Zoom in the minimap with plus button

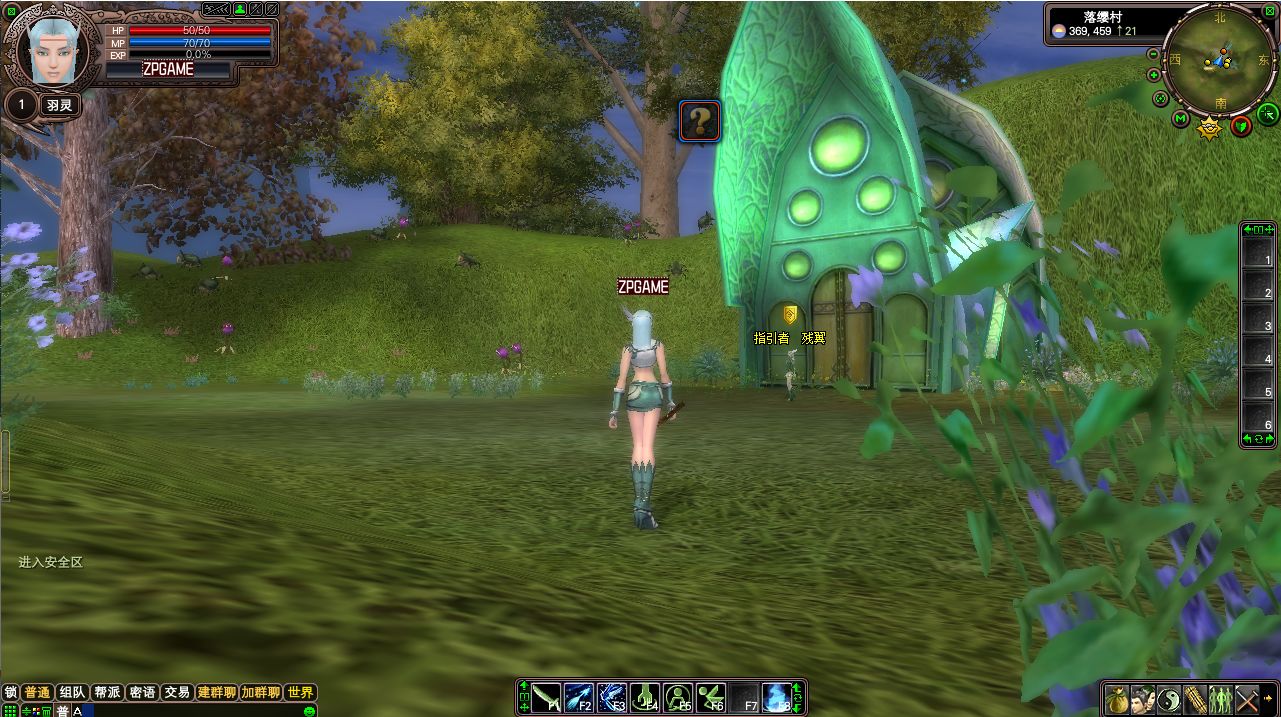pyautogui.click(x=1154, y=75)
